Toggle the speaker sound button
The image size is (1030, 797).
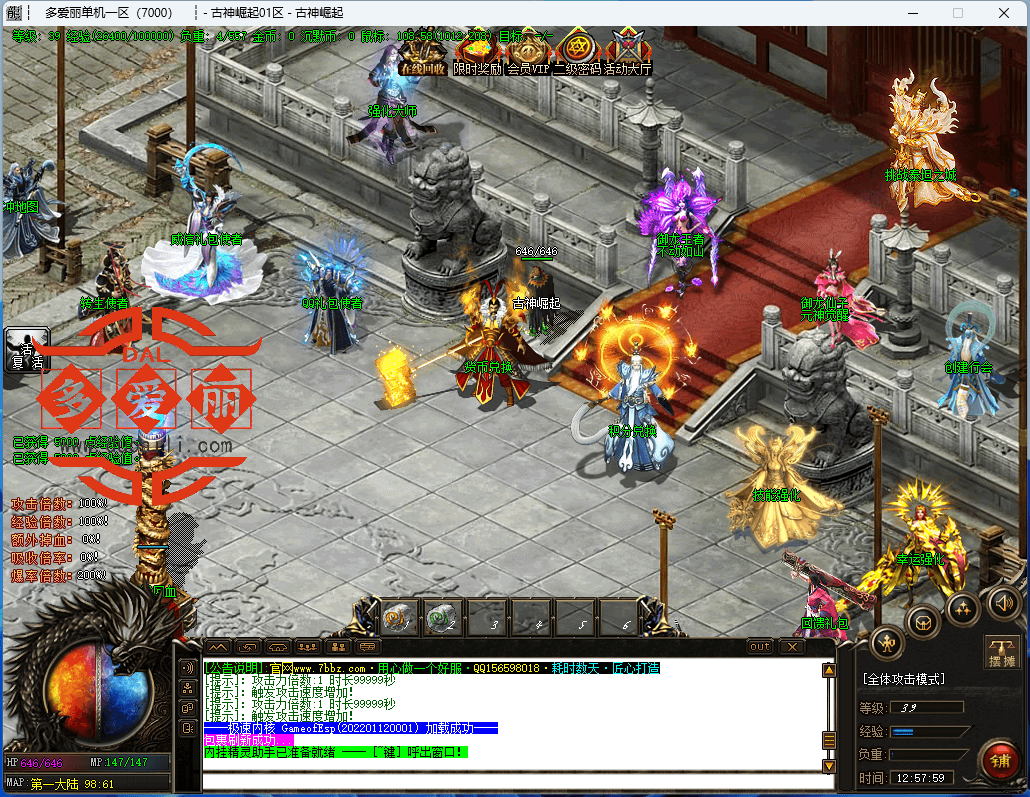[1005, 602]
